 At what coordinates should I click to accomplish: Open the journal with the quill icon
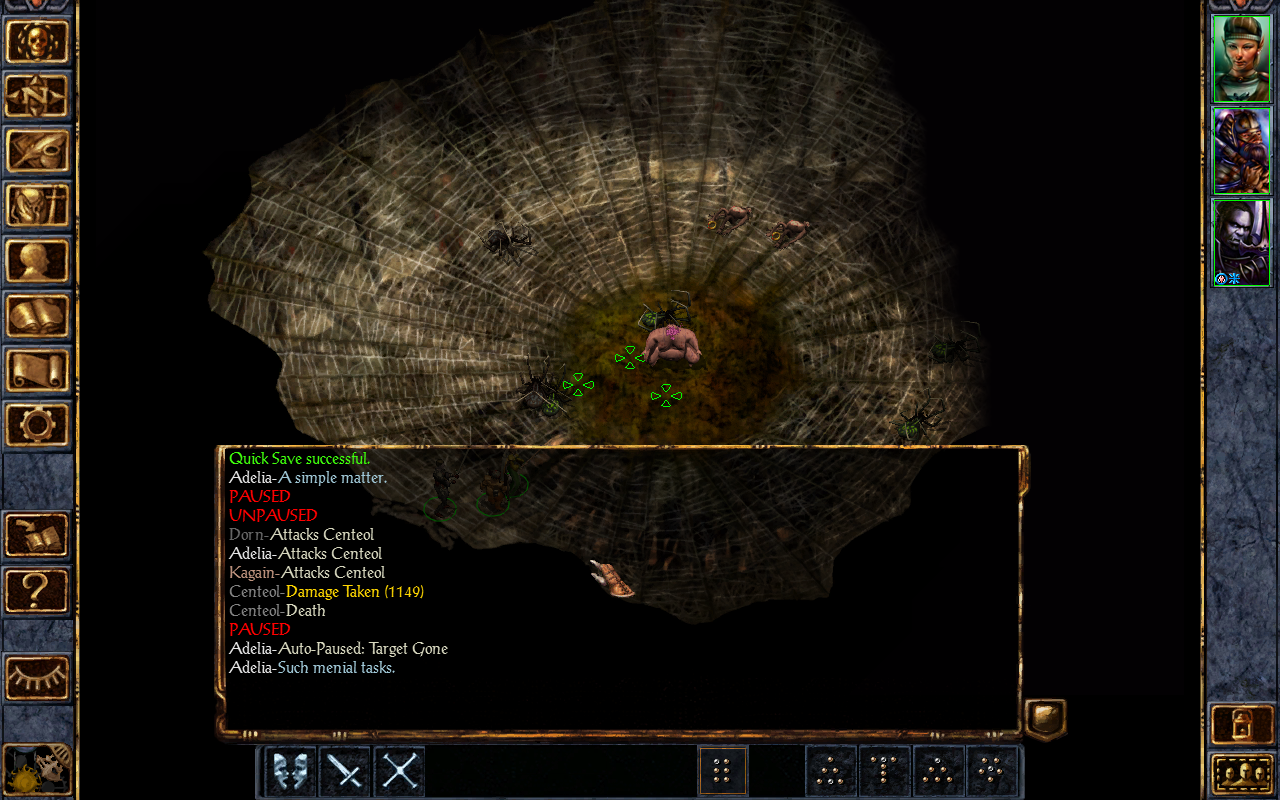pyautogui.click(x=38, y=151)
